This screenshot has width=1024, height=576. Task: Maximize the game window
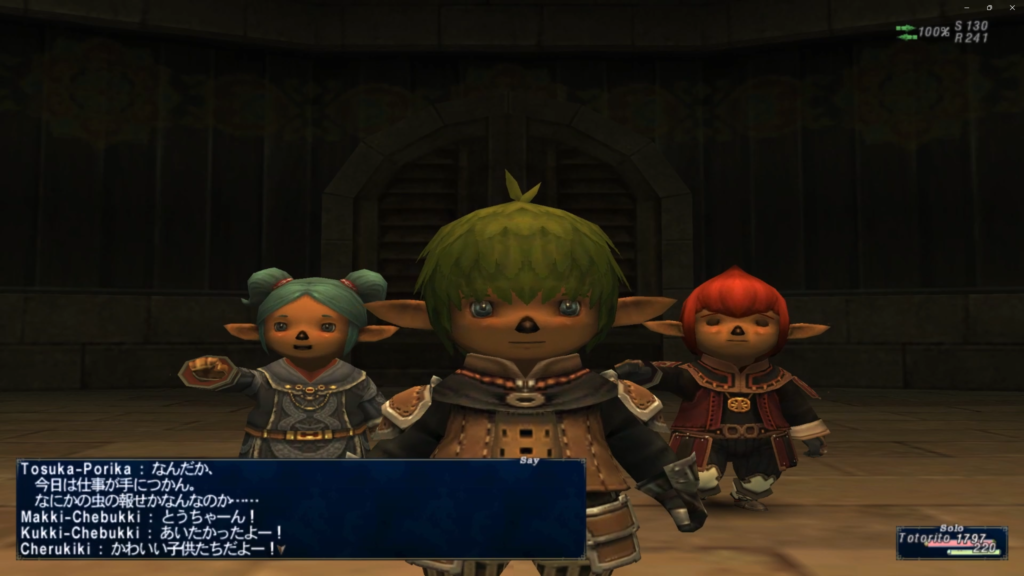coord(989,7)
